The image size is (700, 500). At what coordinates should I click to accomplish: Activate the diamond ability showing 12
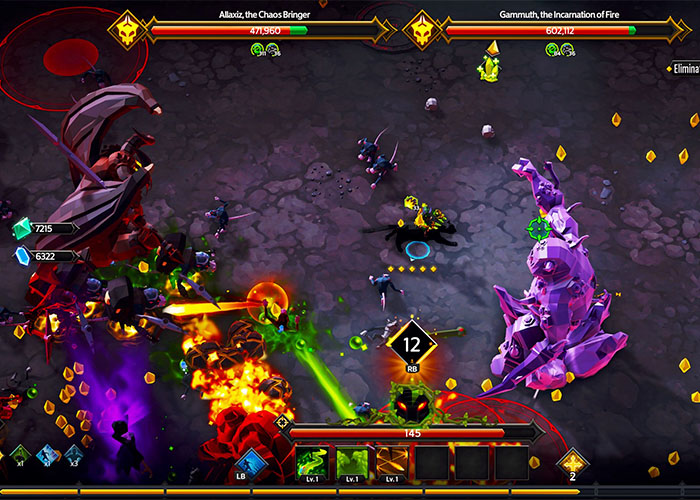click(411, 347)
